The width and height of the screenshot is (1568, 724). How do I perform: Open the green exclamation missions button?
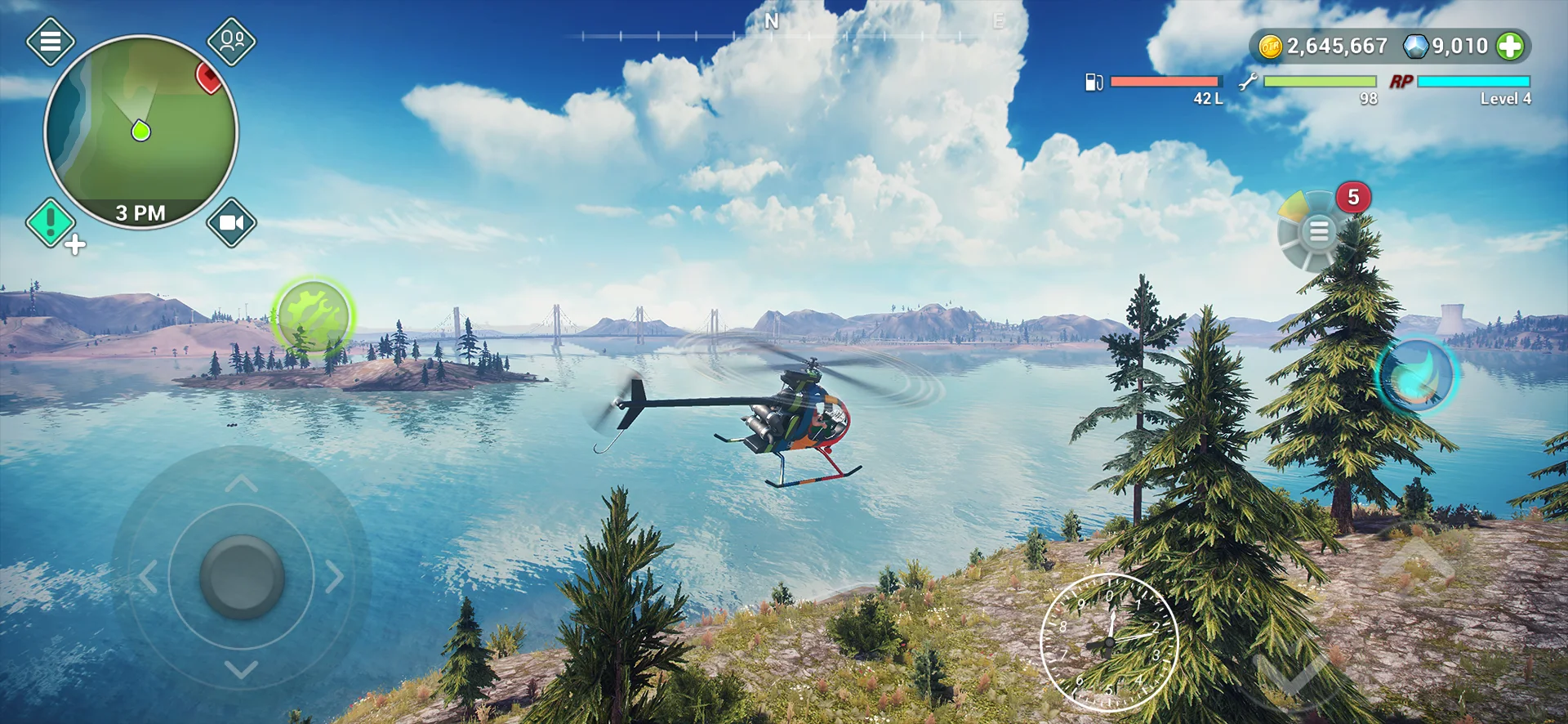51,222
